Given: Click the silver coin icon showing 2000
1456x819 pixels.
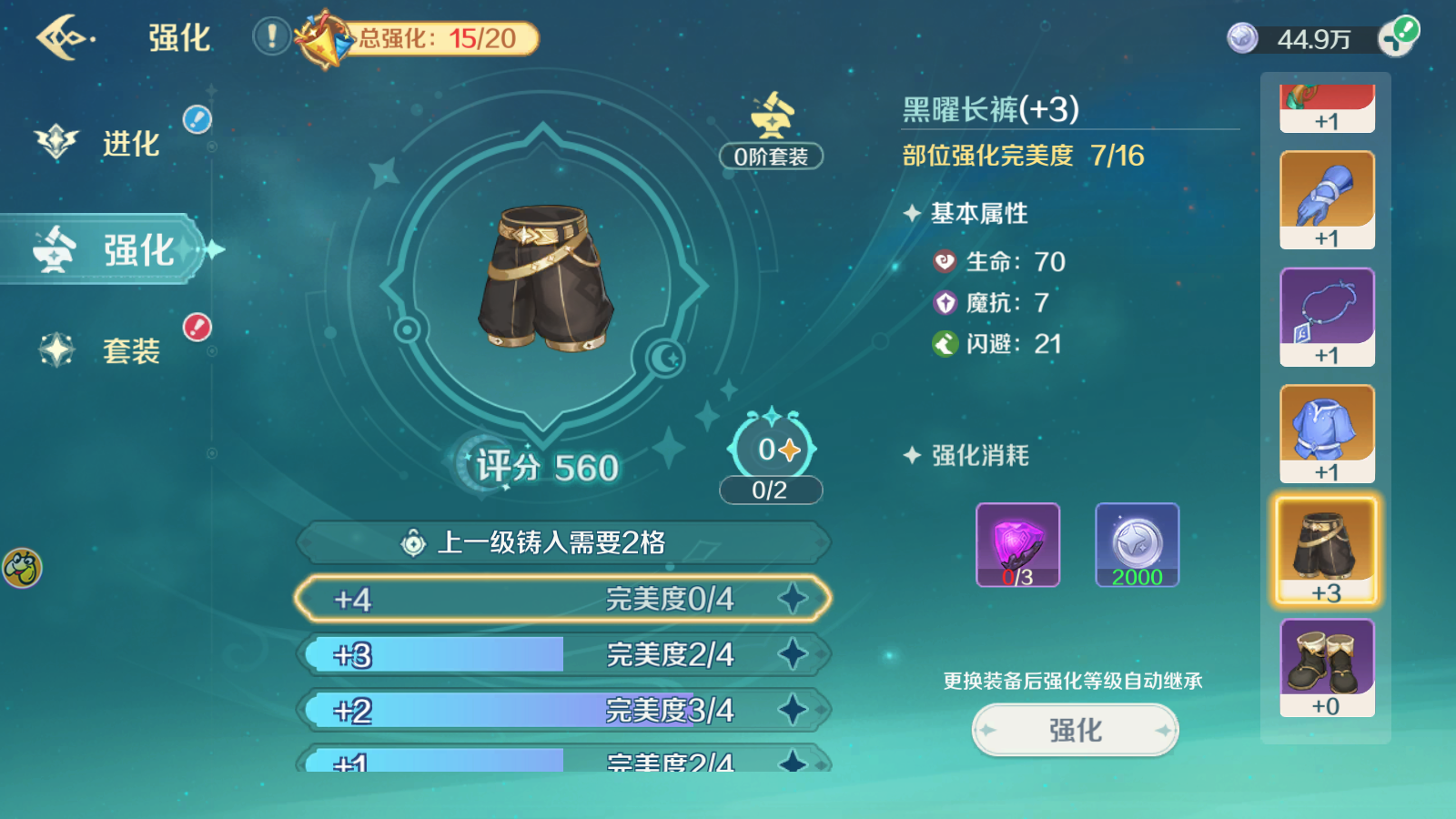Looking at the screenshot, I should [1137, 544].
